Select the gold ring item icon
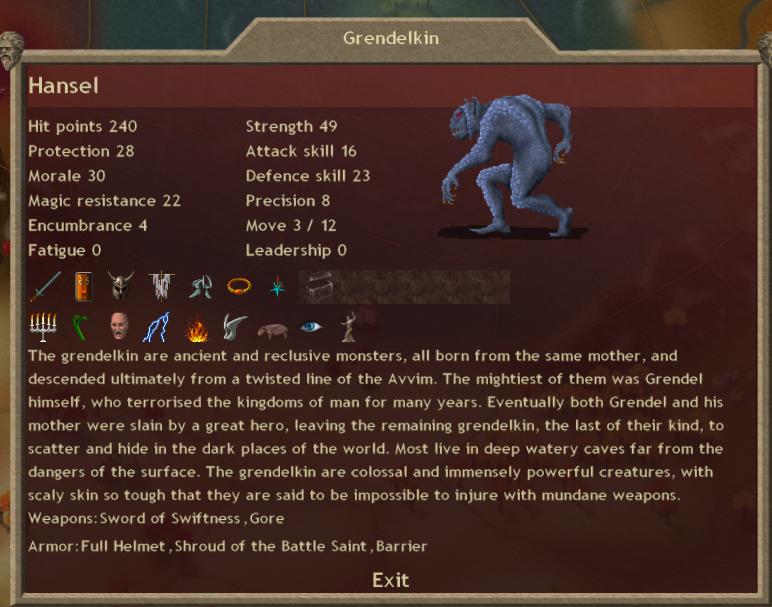The width and height of the screenshot is (772, 607). (x=237, y=287)
